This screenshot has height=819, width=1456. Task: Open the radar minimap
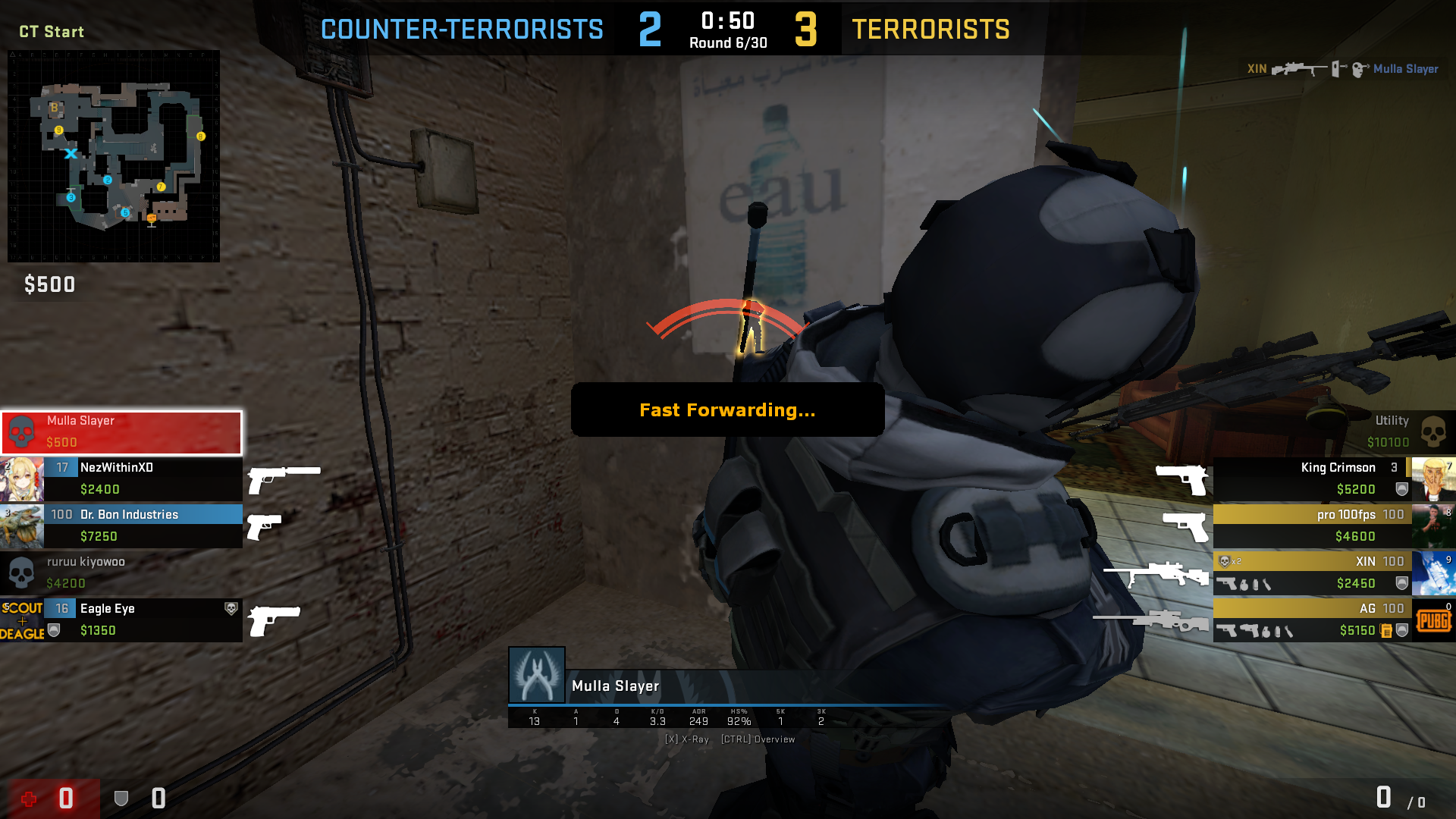114,156
